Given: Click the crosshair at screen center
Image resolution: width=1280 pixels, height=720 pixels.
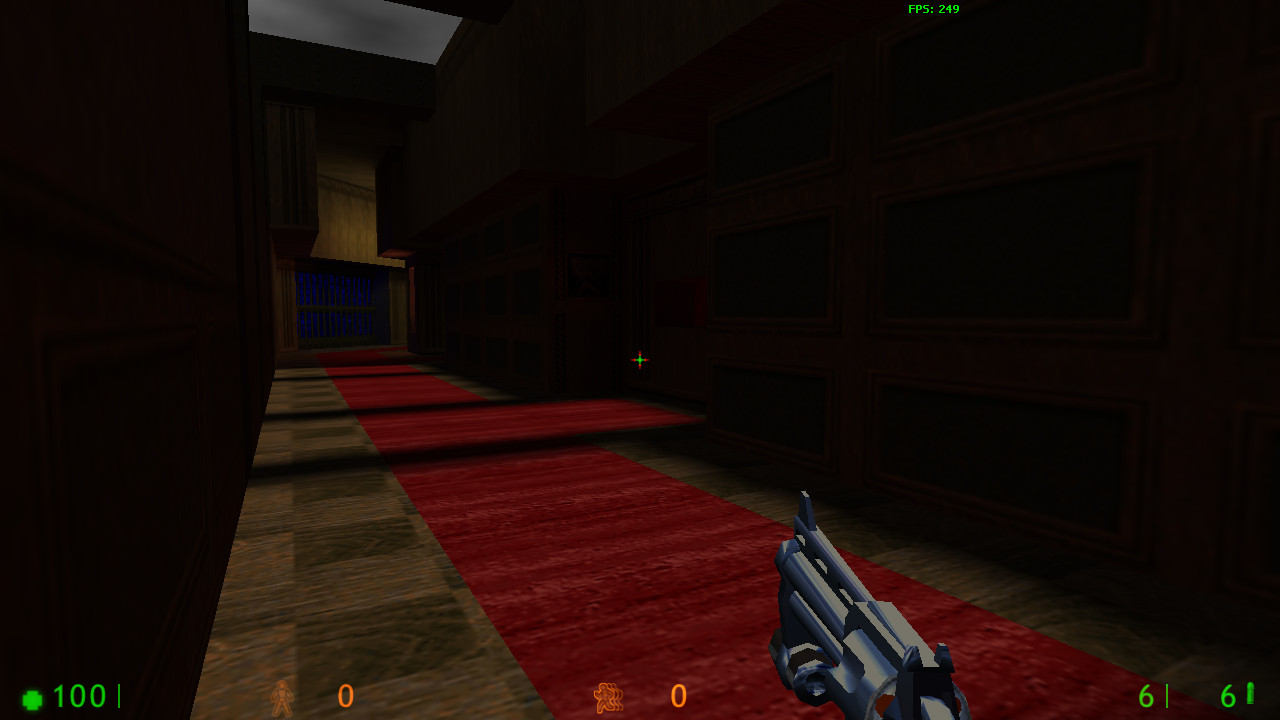Looking at the screenshot, I should click(x=639, y=359).
